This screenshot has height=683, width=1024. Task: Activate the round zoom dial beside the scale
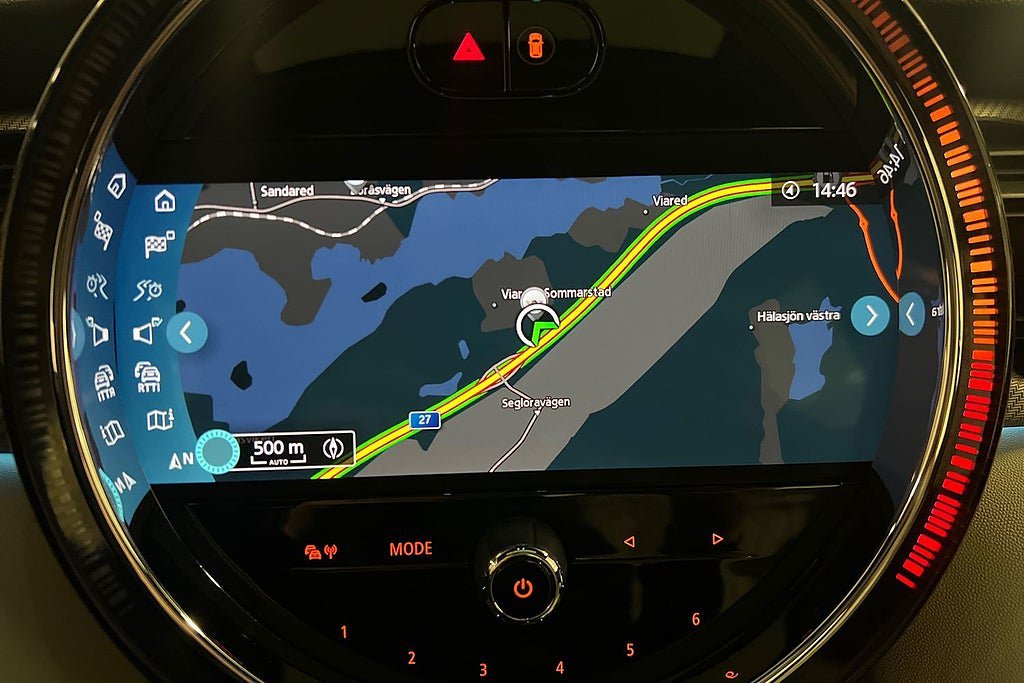pos(215,451)
